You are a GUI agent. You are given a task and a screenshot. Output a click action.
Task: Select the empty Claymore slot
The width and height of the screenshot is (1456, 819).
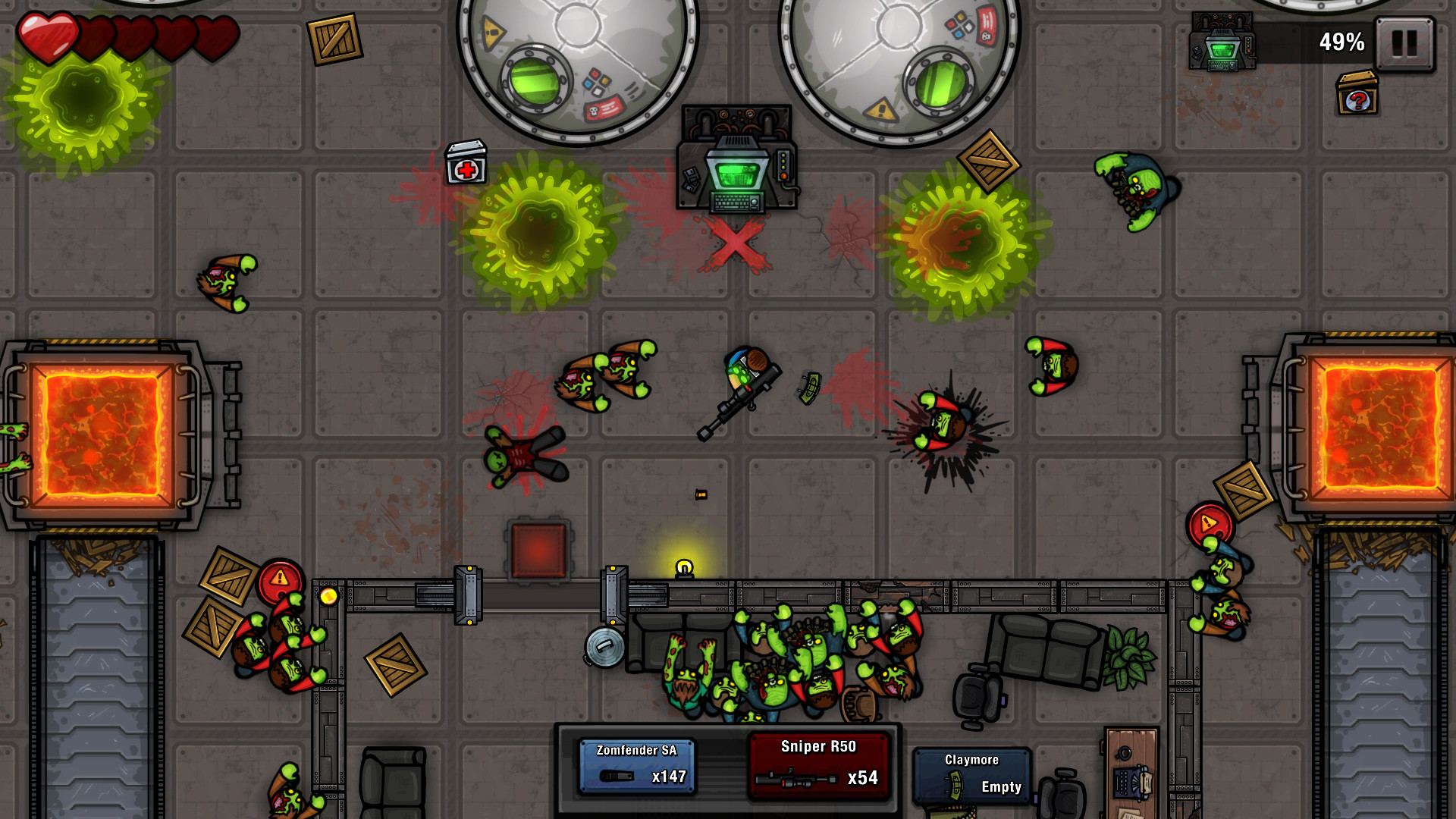pyautogui.click(x=971, y=773)
